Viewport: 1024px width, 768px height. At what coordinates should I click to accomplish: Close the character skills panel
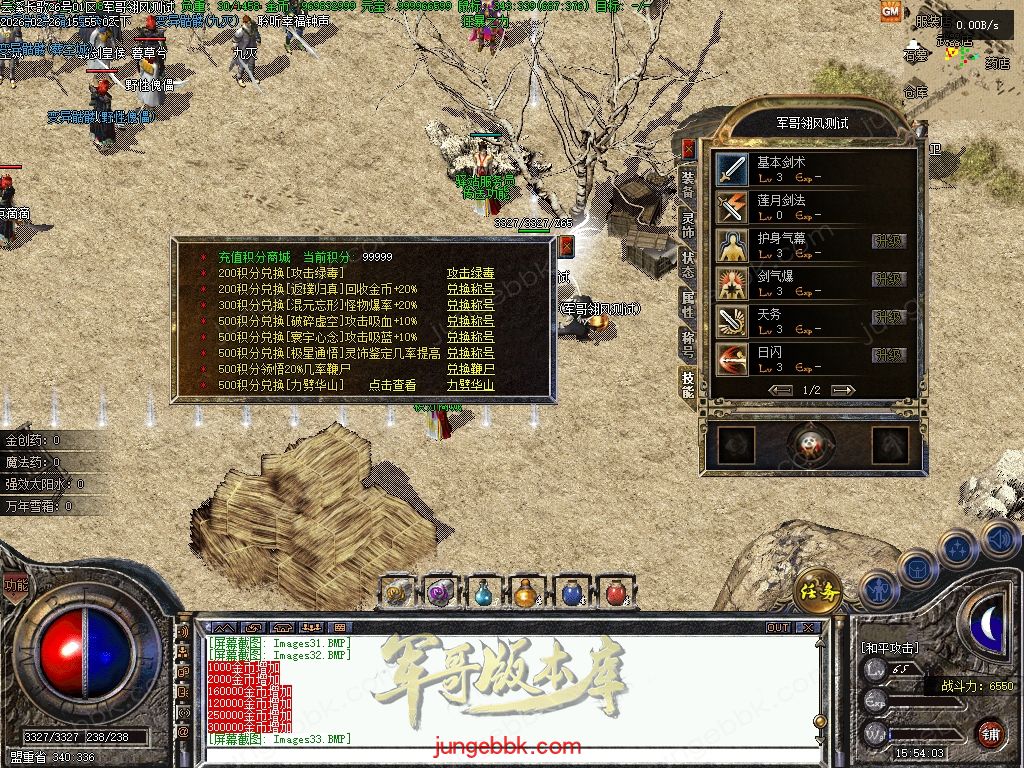pos(688,149)
